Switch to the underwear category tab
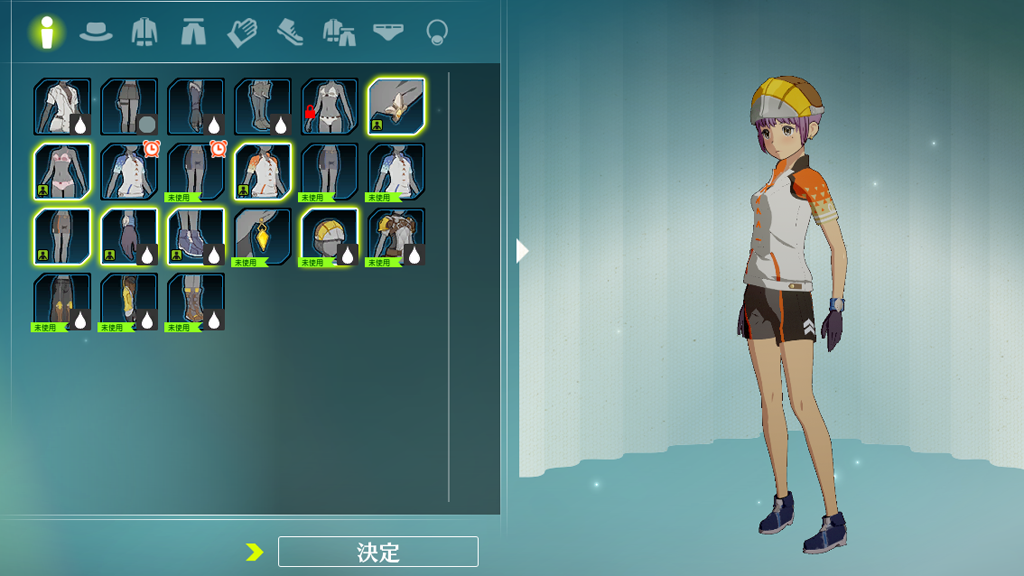This screenshot has height=576, width=1024. click(388, 32)
